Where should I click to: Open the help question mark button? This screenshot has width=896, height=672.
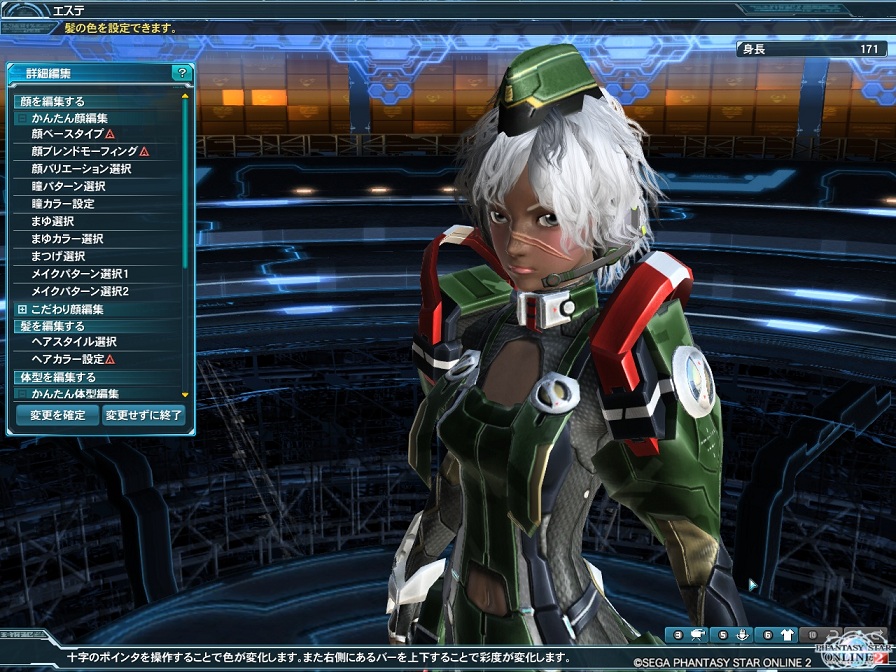coord(181,73)
